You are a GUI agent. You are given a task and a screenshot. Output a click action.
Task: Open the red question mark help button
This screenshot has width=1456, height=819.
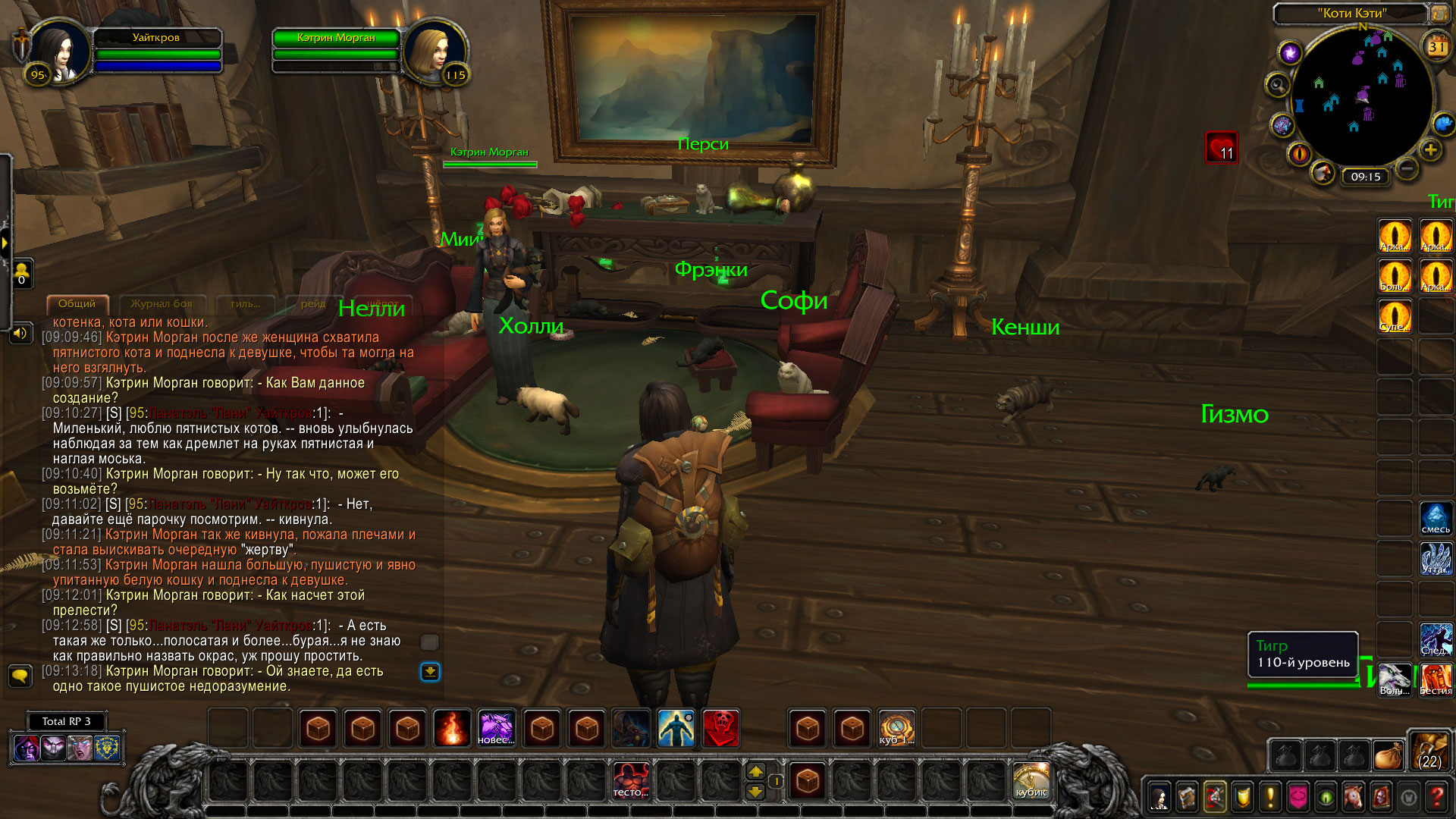pos(1436,796)
